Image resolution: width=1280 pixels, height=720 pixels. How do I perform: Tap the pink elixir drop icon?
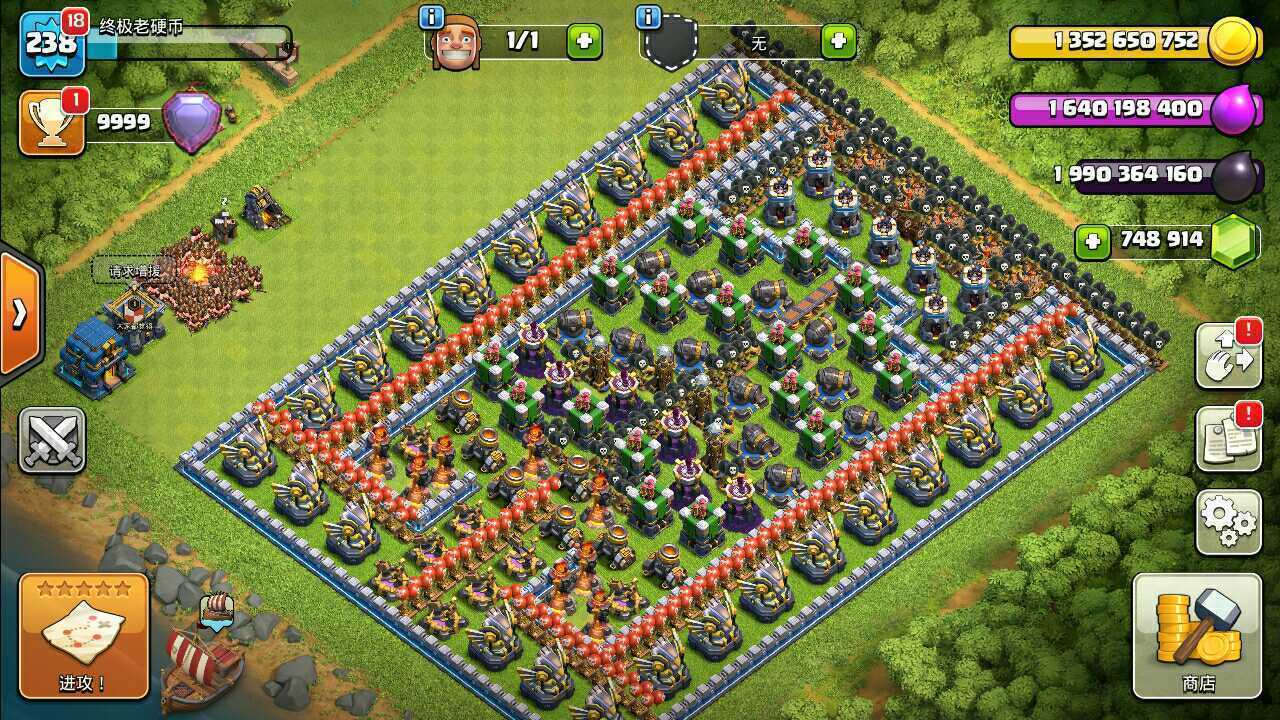pos(1236,109)
